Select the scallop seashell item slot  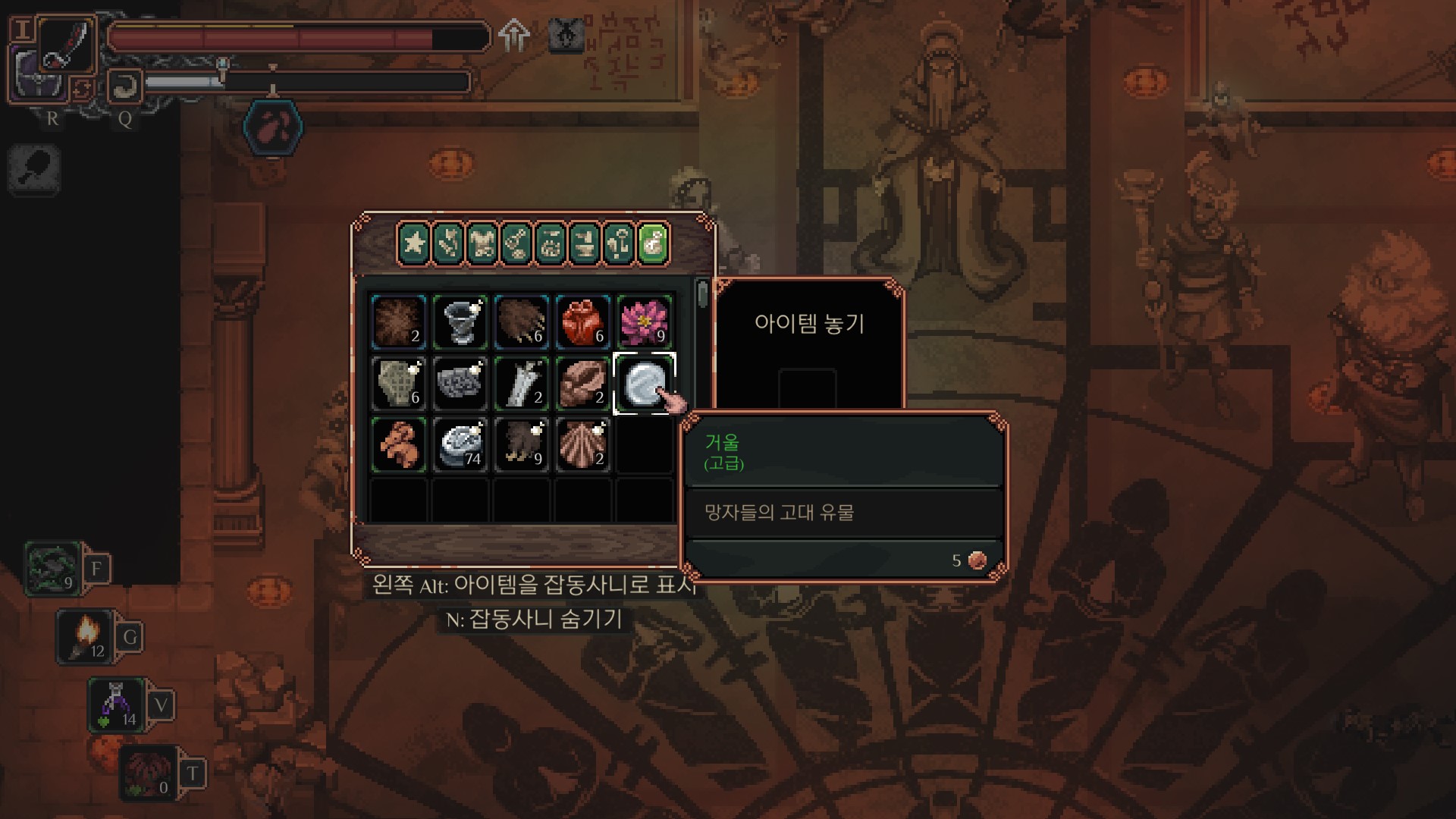582,444
